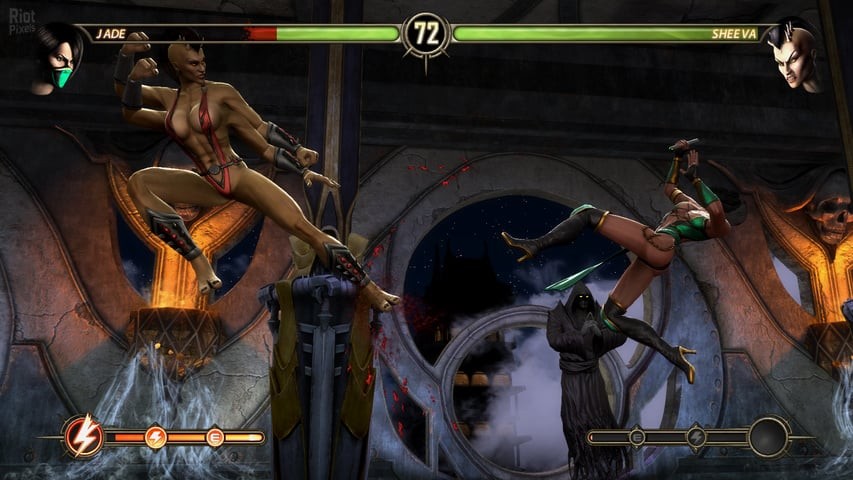The width and height of the screenshot is (853, 480).
Task: Select the red lightning bolt meter icon
Action: click(x=82, y=436)
